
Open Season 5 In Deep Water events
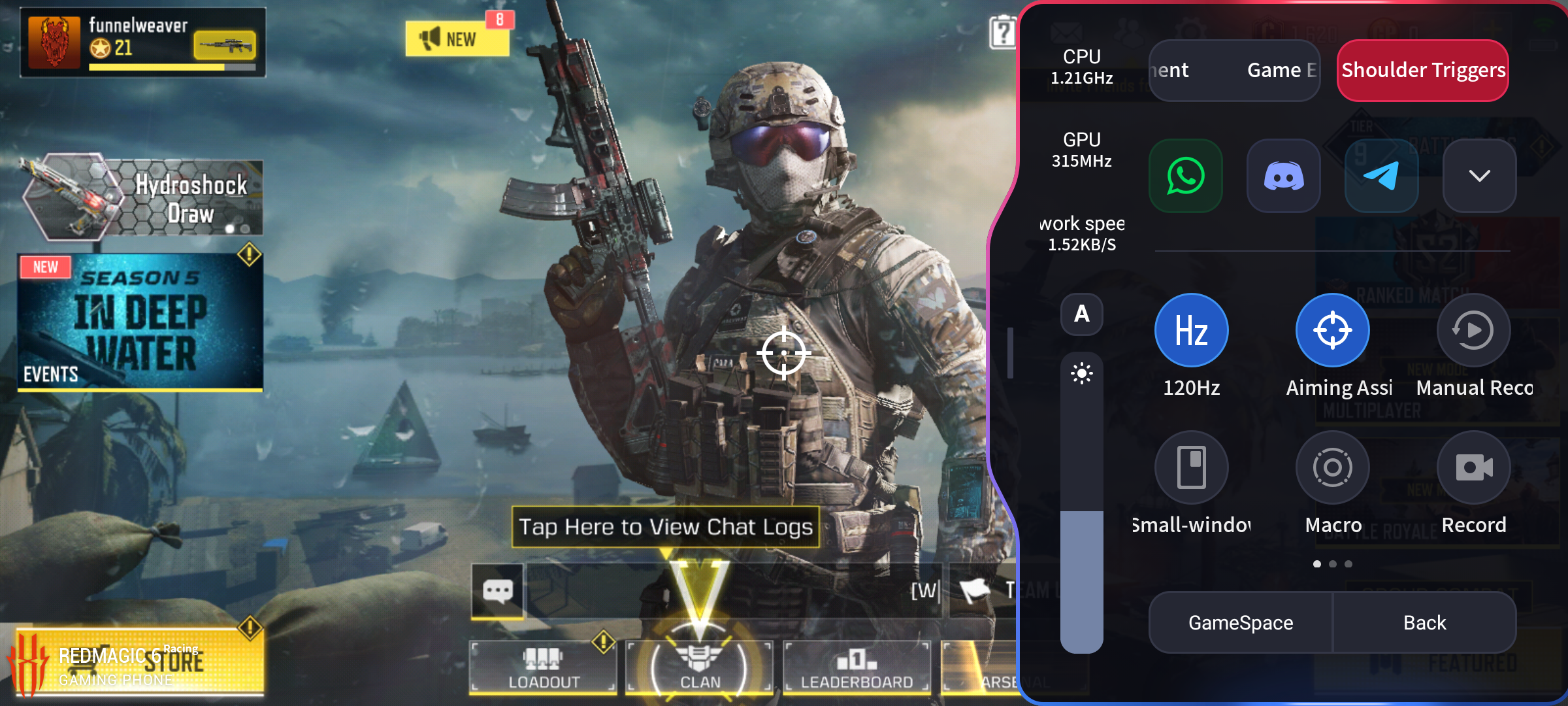140,322
